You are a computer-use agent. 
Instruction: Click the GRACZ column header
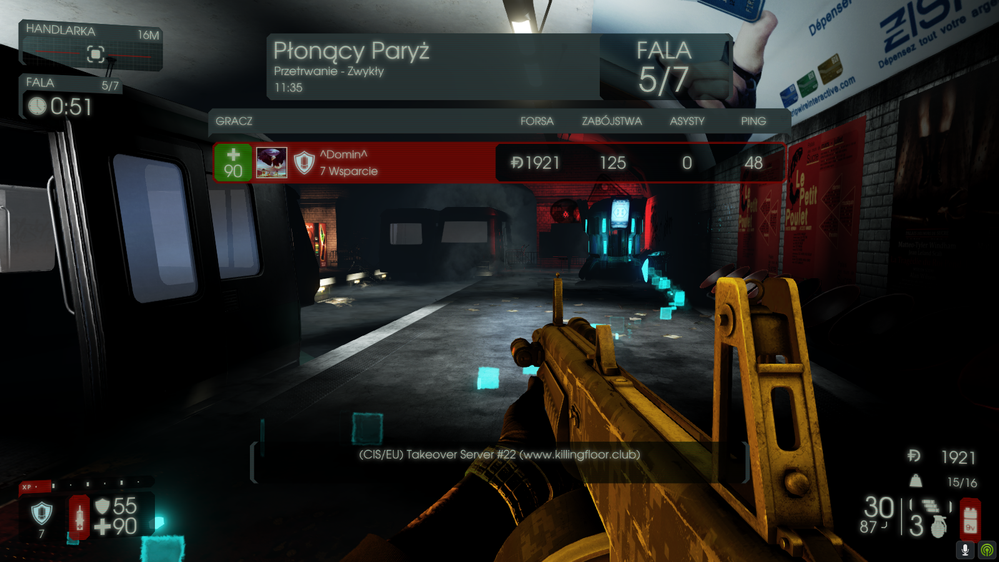pyautogui.click(x=233, y=121)
